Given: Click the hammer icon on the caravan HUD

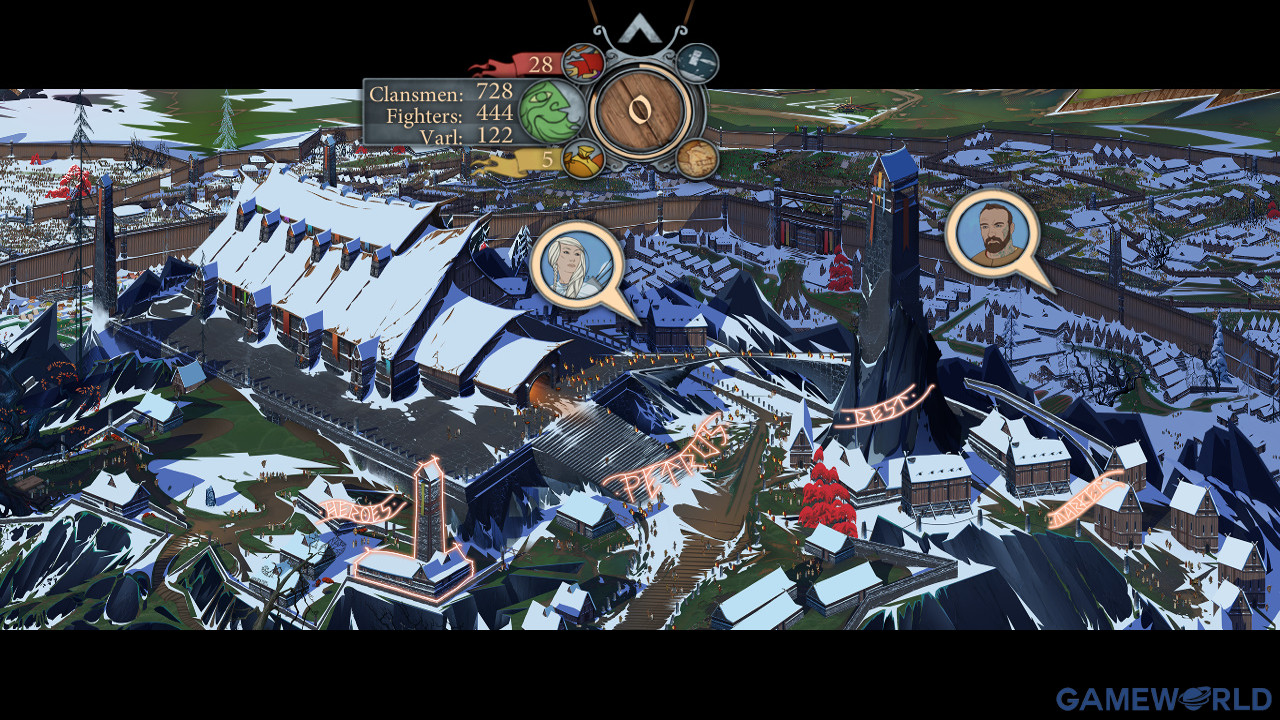Looking at the screenshot, I should tap(697, 63).
